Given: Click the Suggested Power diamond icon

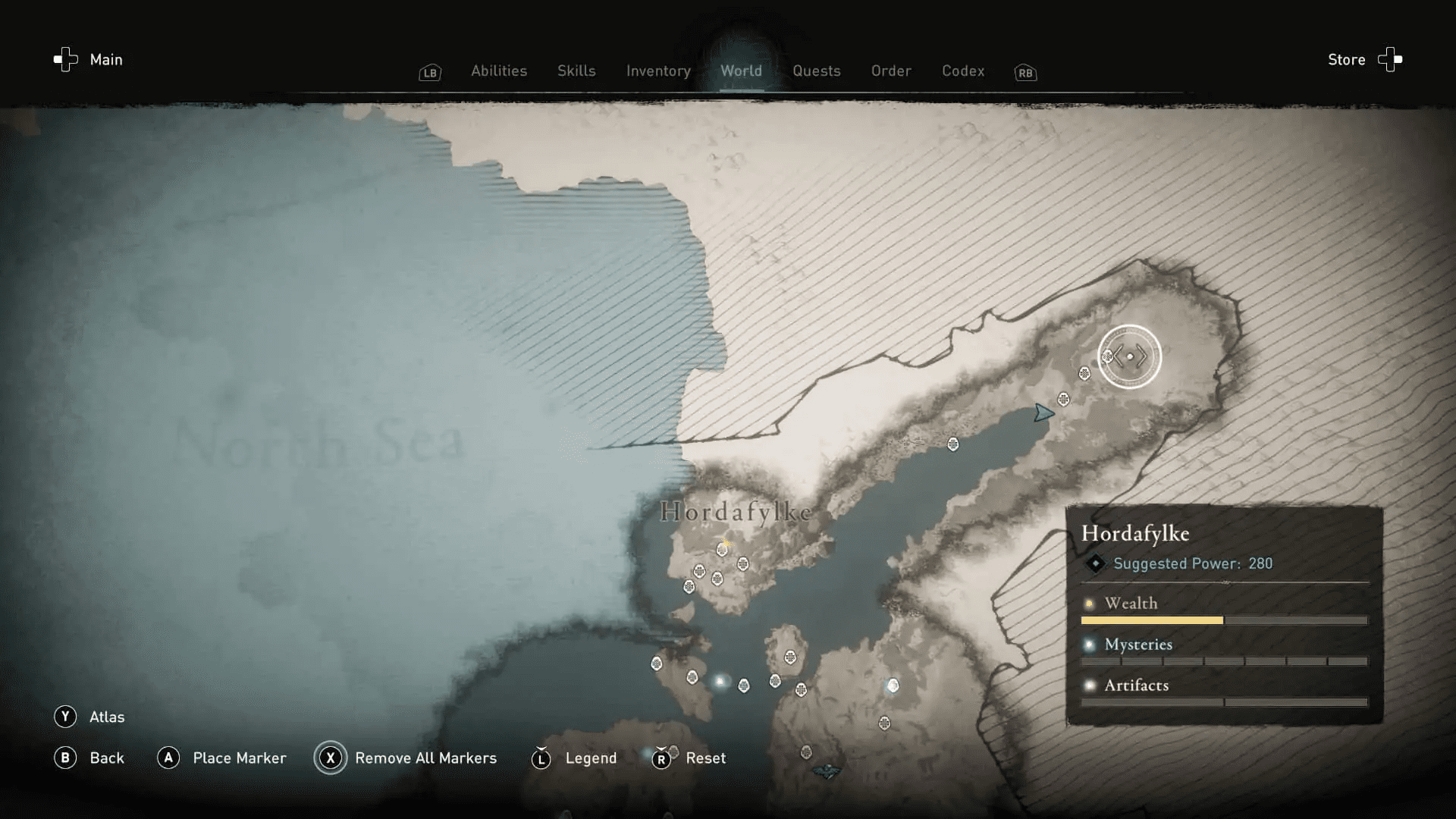Looking at the screenshot, I should (x=1095, y=563).
